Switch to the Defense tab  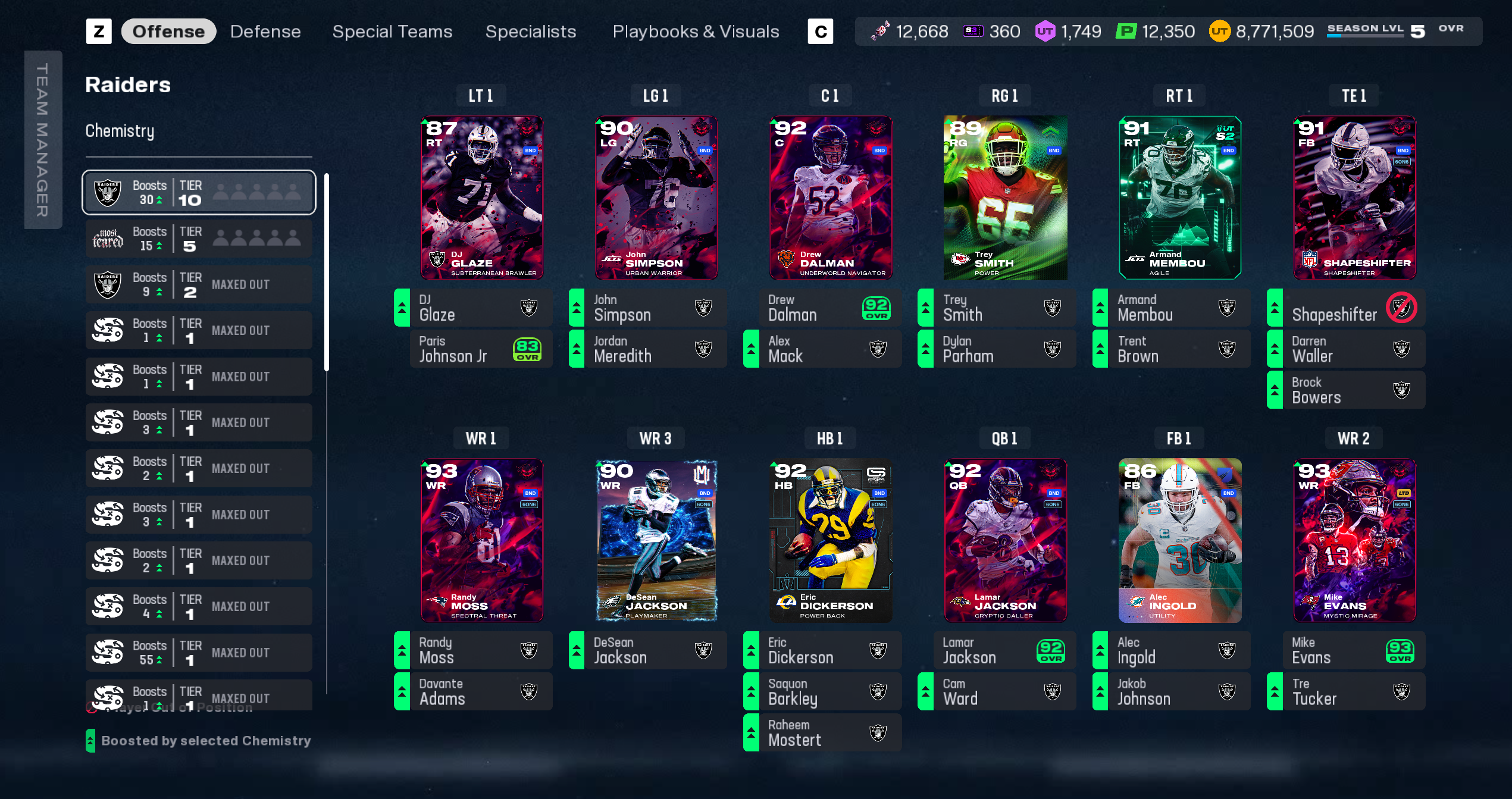pyautogui.click(x=265, y=32)
